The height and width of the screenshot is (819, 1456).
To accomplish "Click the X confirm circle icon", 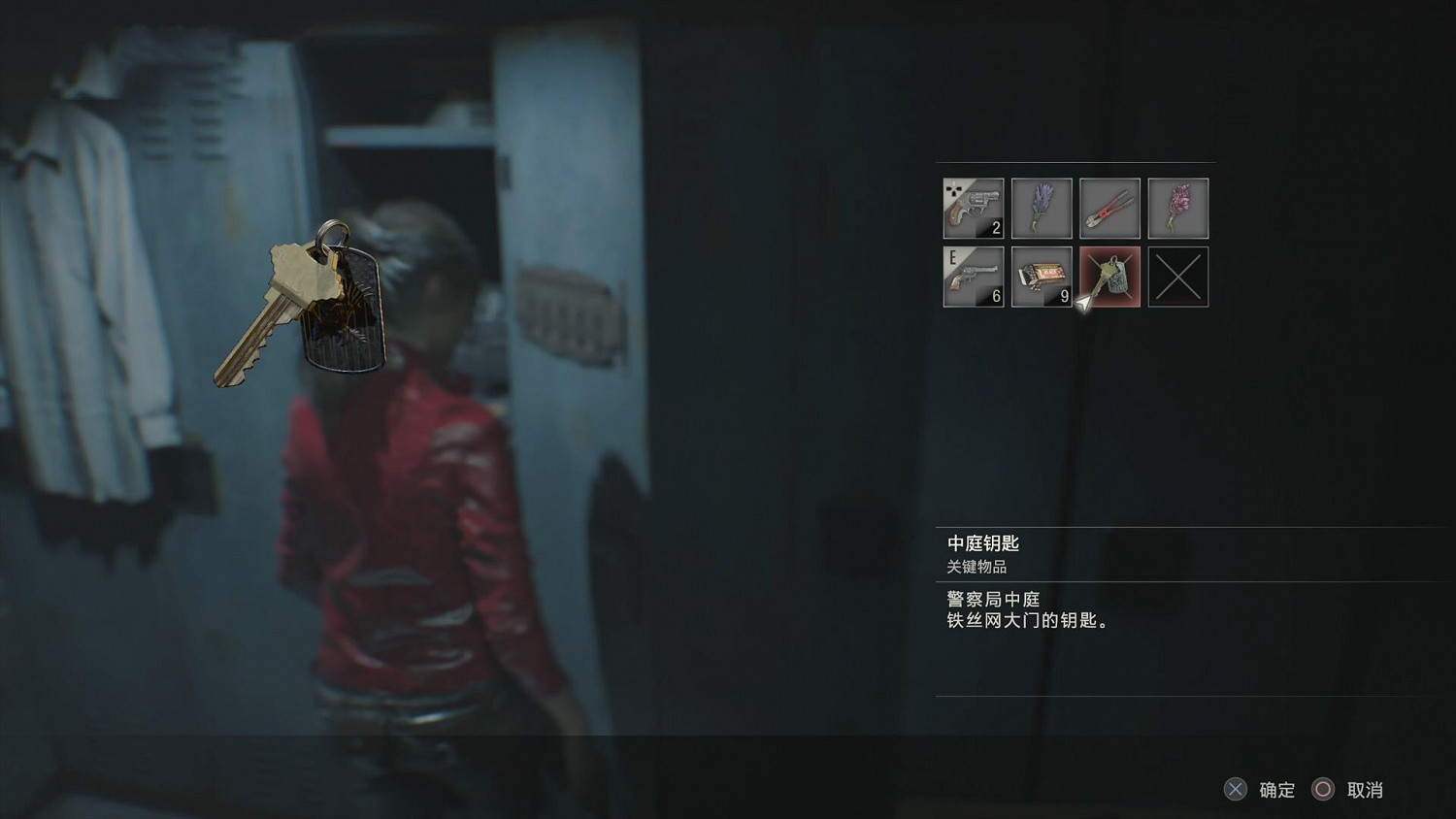I will [x=1234, y=790].
